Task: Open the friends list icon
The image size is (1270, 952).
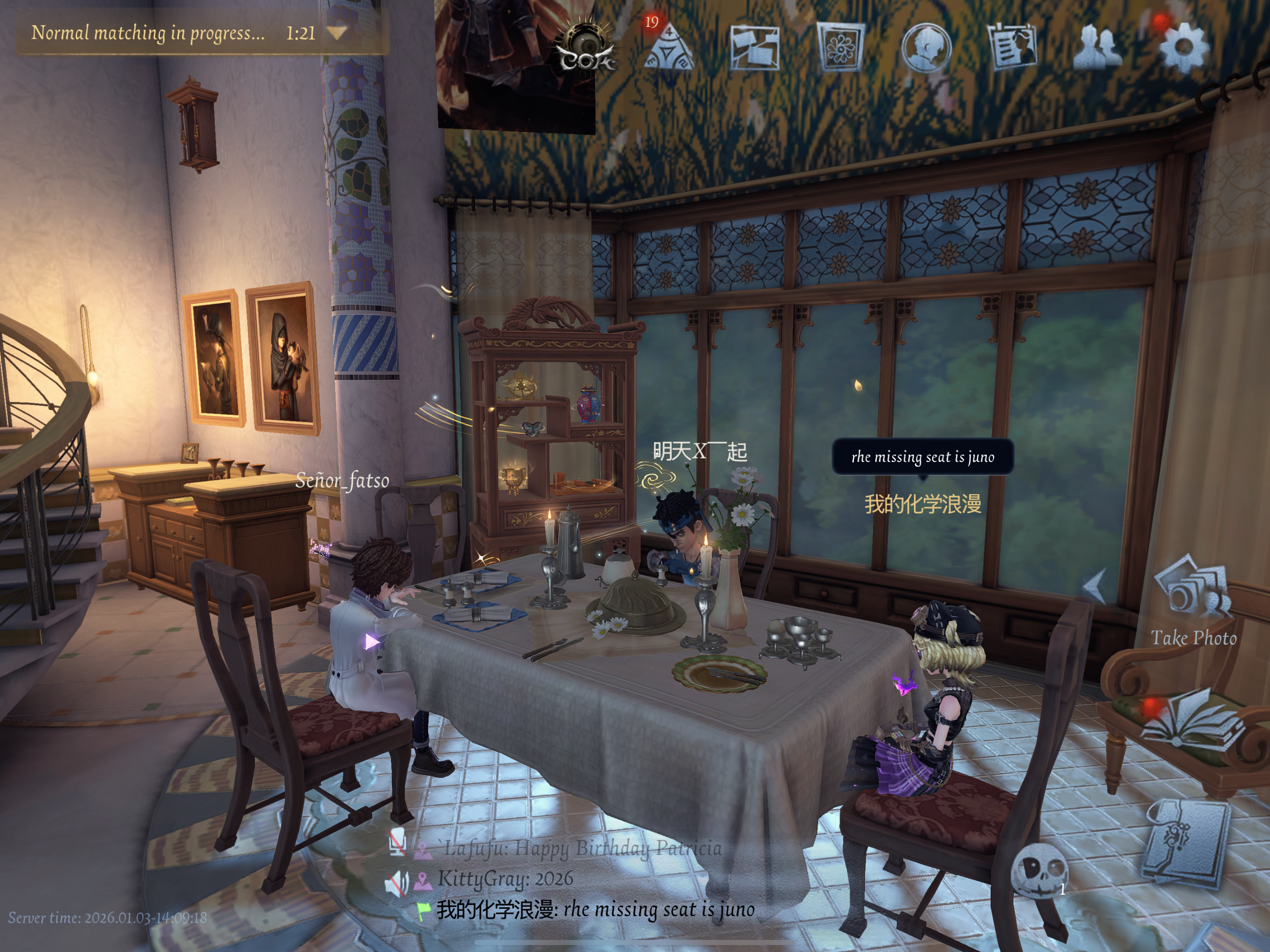Action: 1098,48
